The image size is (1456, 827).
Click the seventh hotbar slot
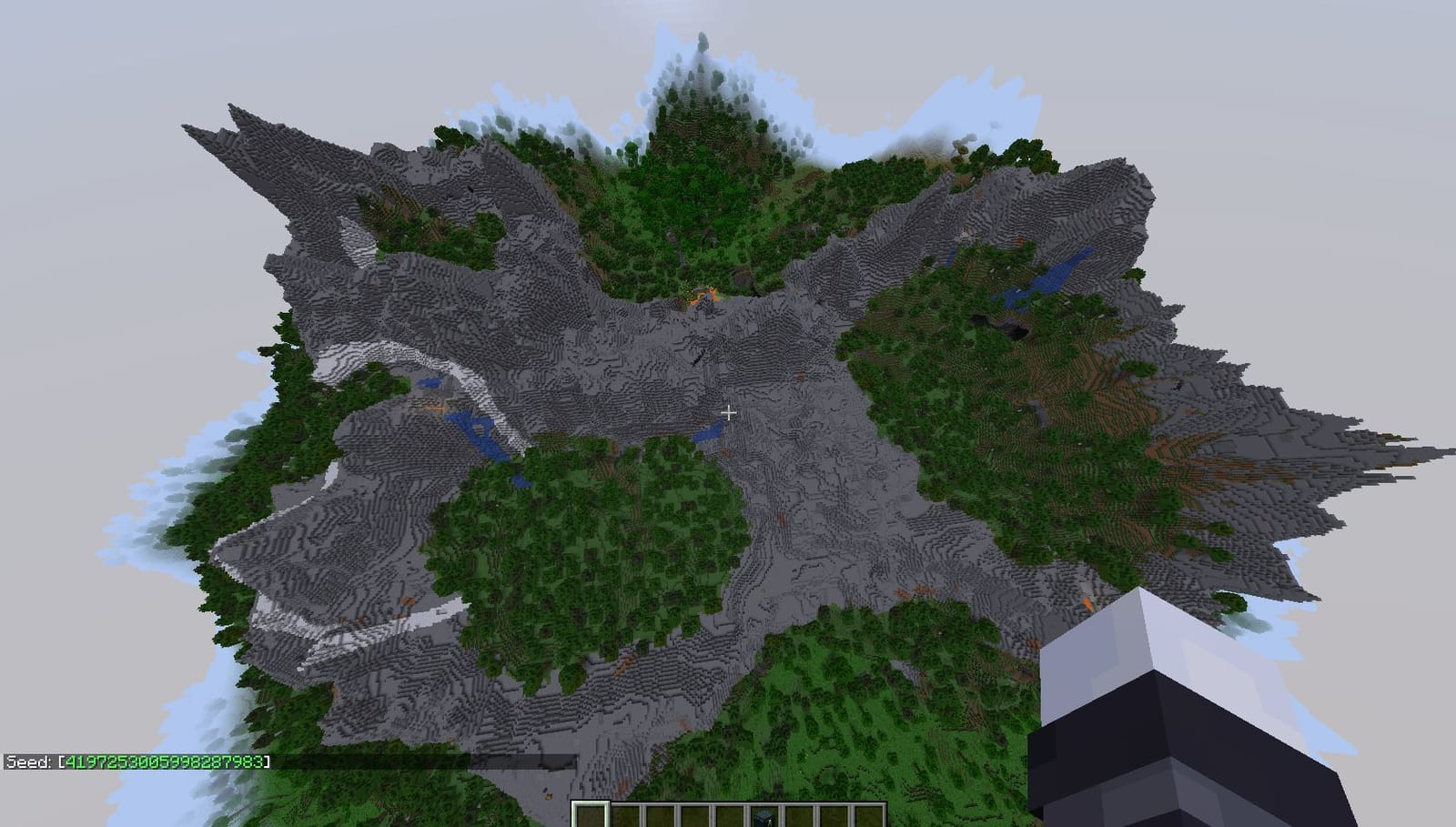coord(799,814)
